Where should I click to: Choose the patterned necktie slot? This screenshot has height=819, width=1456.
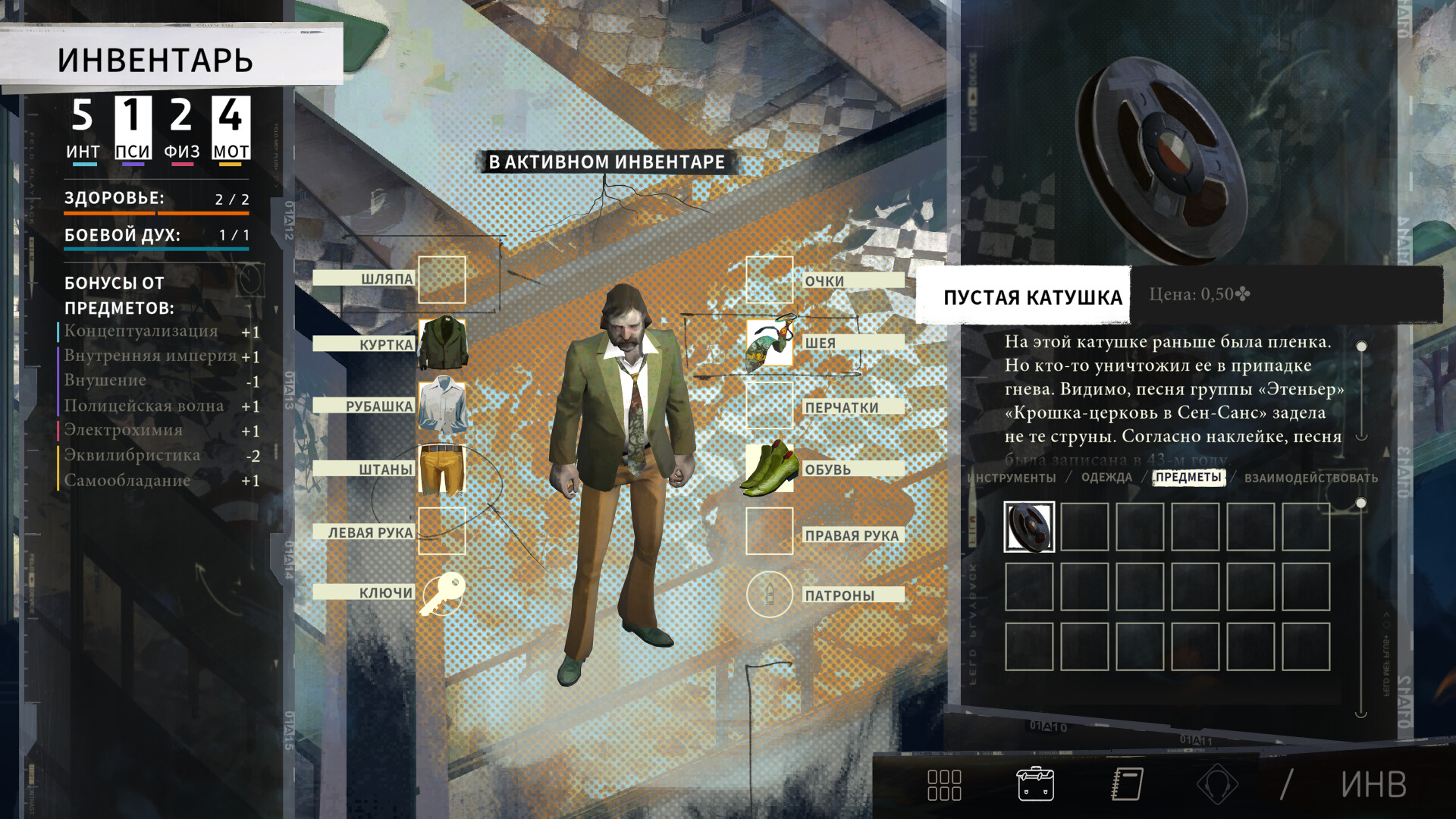(770, 343)
